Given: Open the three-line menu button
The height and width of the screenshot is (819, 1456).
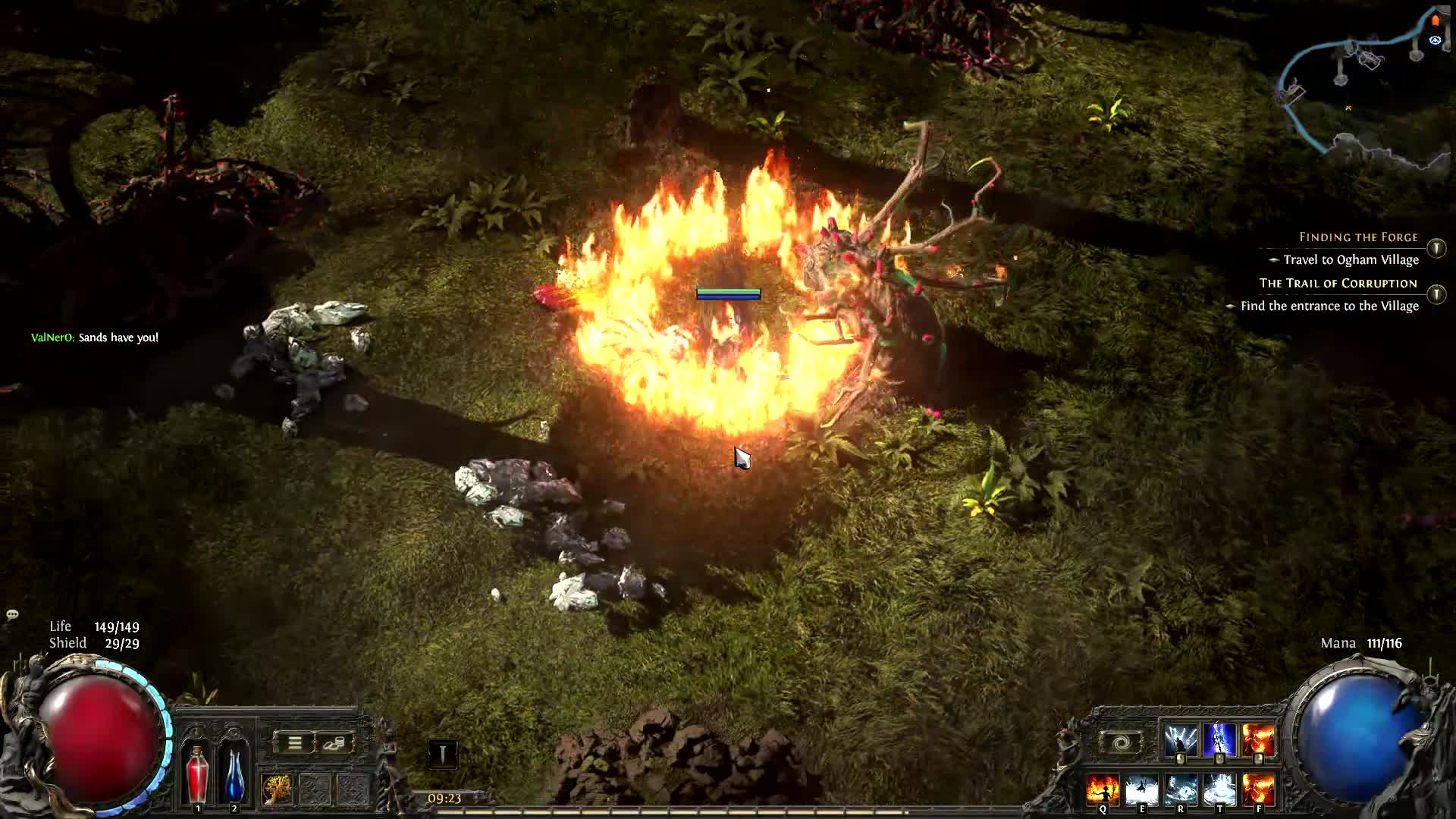Looking at the screenshot, I should pyautogui.click(x=294, y=743).
